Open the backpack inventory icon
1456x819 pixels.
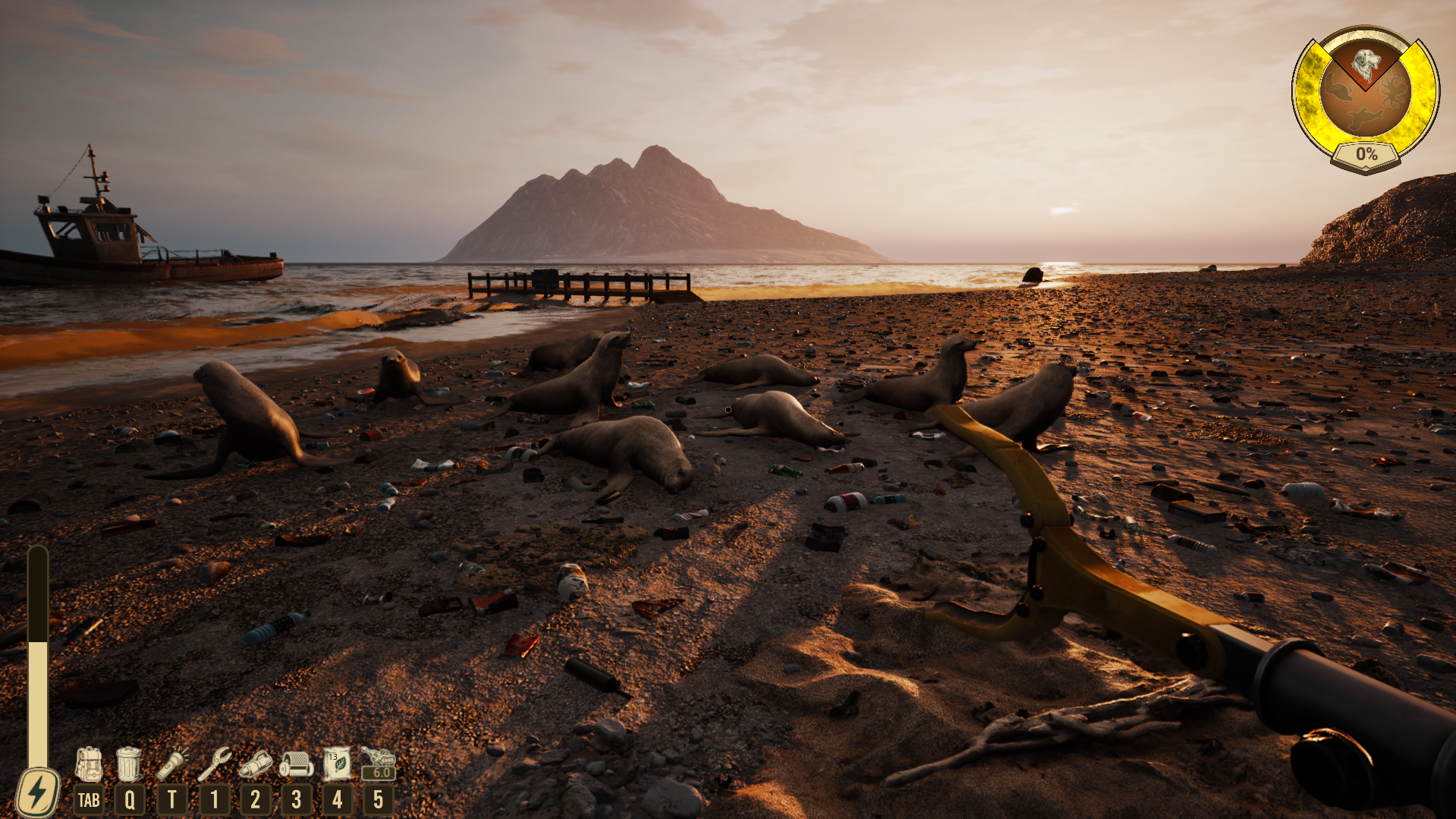88,764
